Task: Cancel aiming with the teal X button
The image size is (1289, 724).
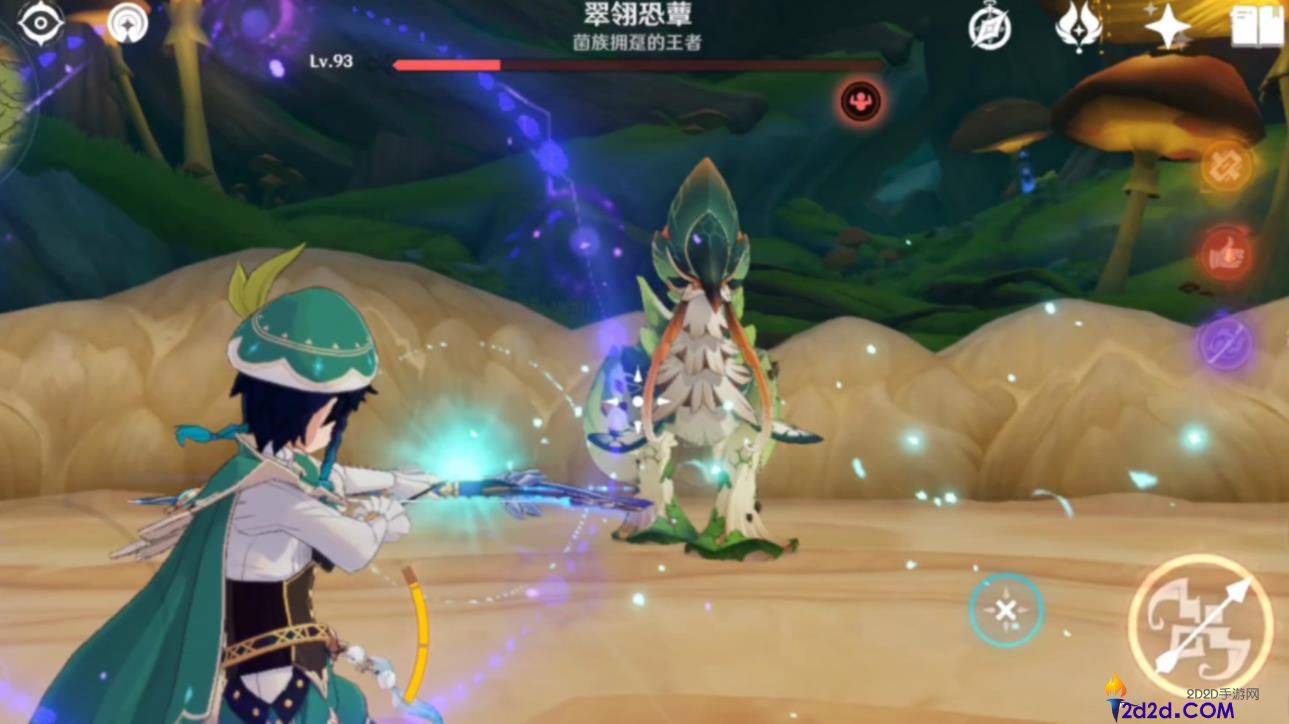Action: [1006, 610]
